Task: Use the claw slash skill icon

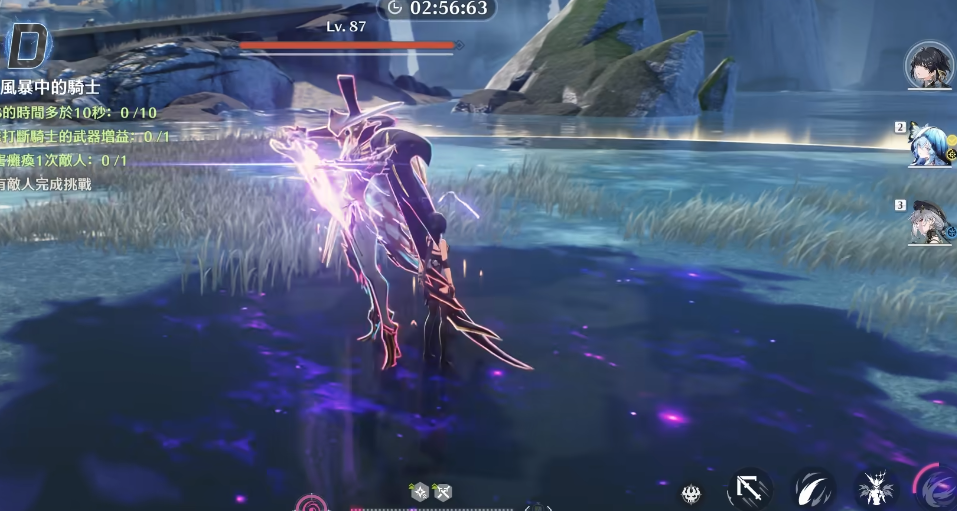Action: [x=814, y=489]
